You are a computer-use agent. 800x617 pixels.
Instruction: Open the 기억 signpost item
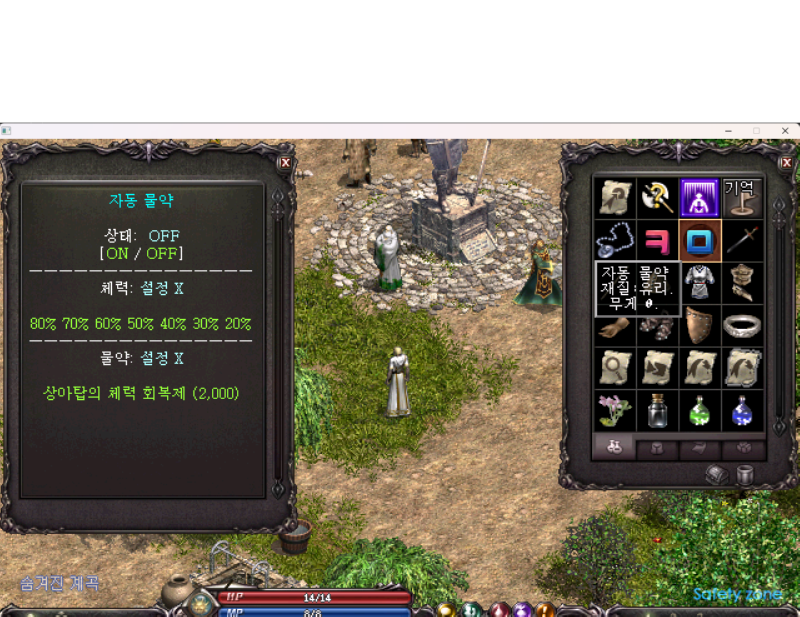point(743,198)
